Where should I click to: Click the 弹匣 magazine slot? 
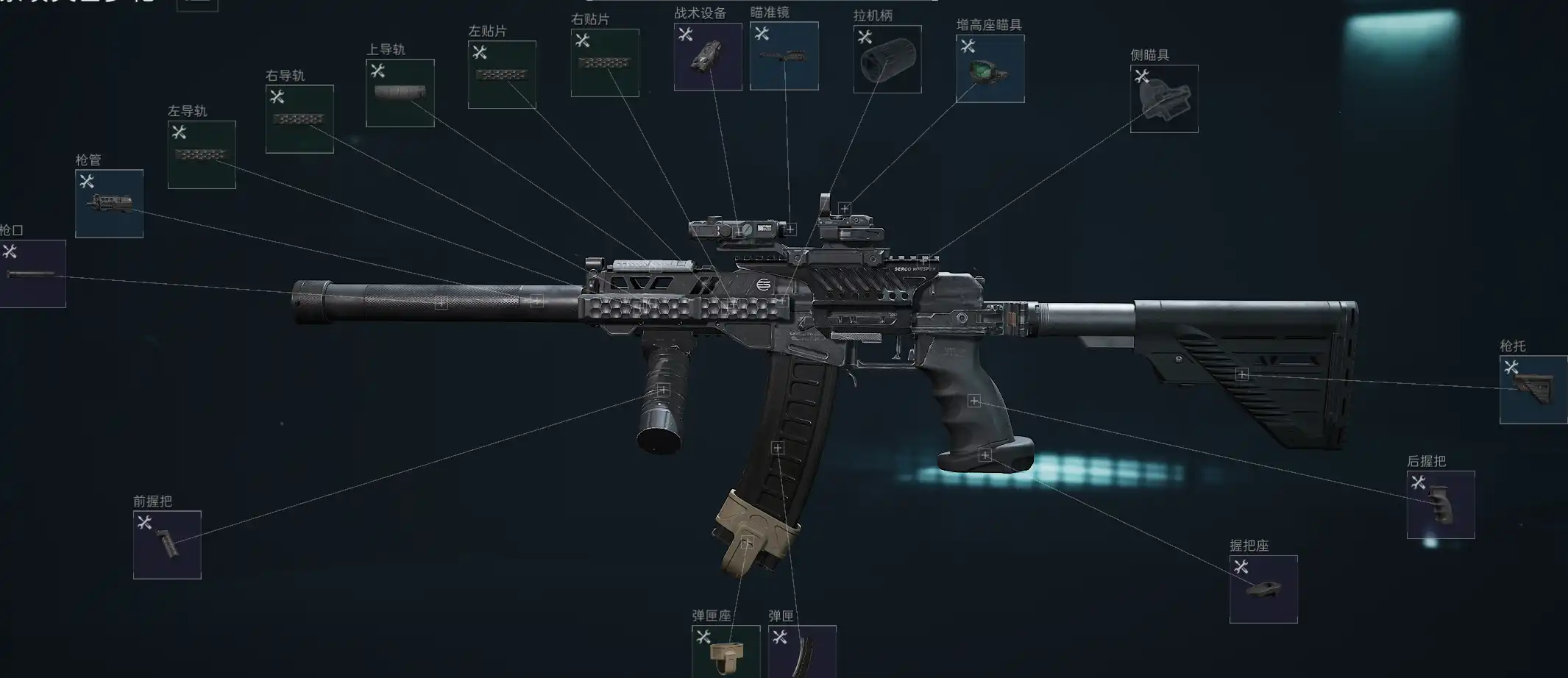[802, 650]
